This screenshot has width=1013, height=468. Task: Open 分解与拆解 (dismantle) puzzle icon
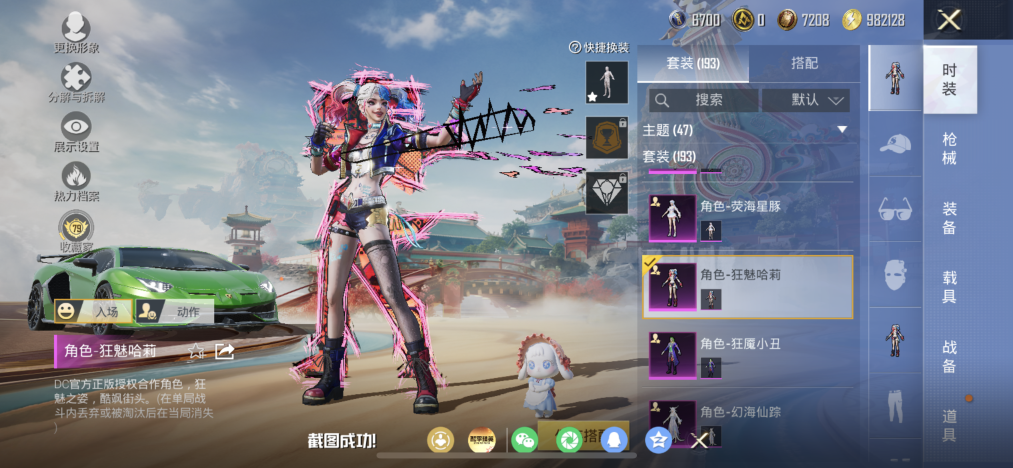coord(76,81)
